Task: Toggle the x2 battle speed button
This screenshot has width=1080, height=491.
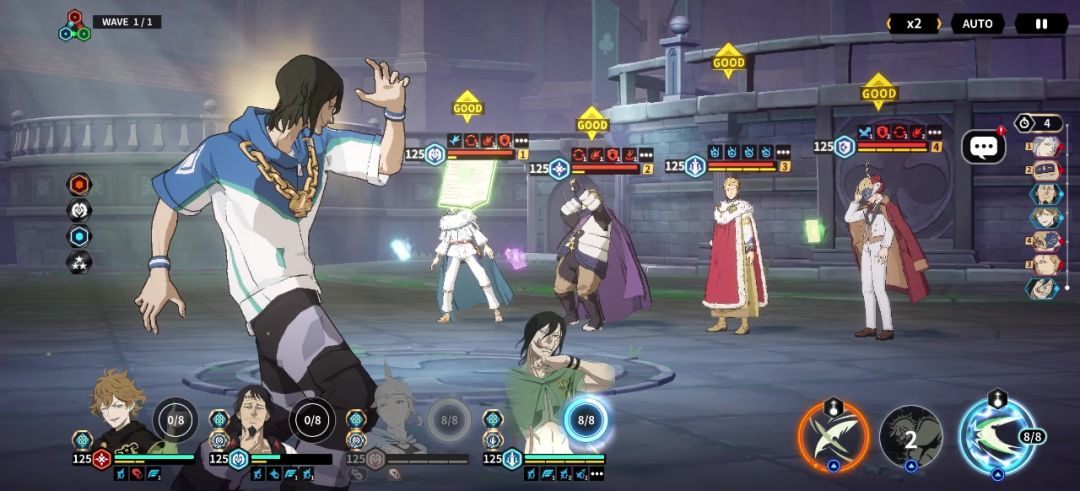Action: [913, 23]
